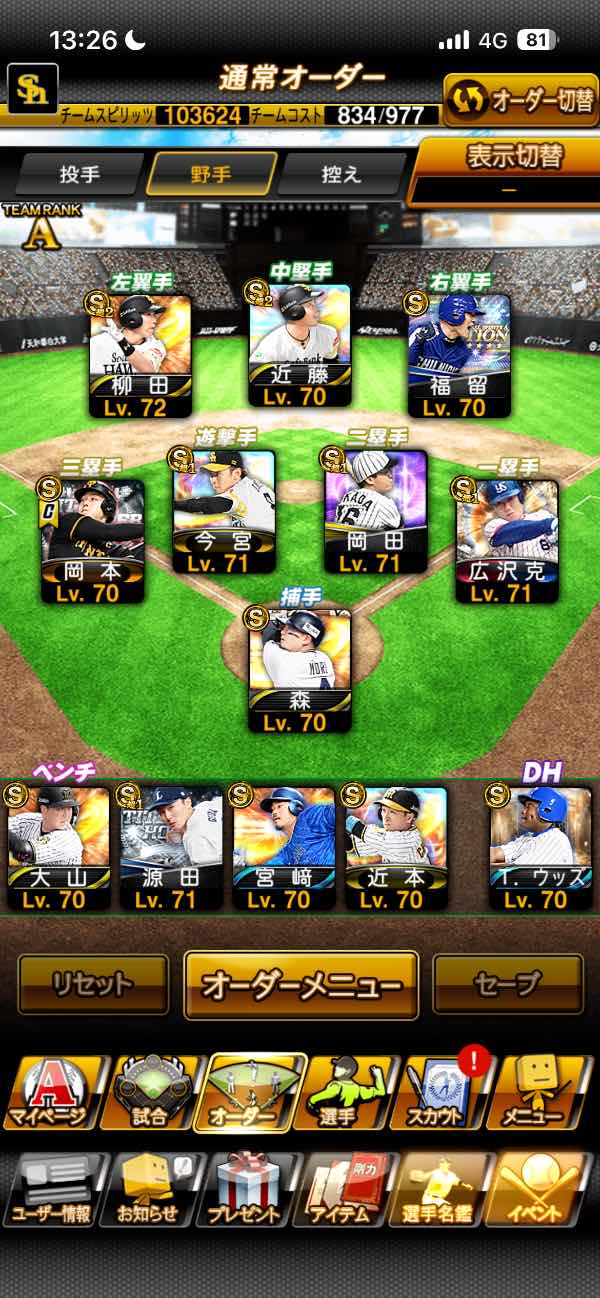The width and height of the screenshot is (600, 1298).
Task: Open the オーダーメニュー
Action: [300, 985]
